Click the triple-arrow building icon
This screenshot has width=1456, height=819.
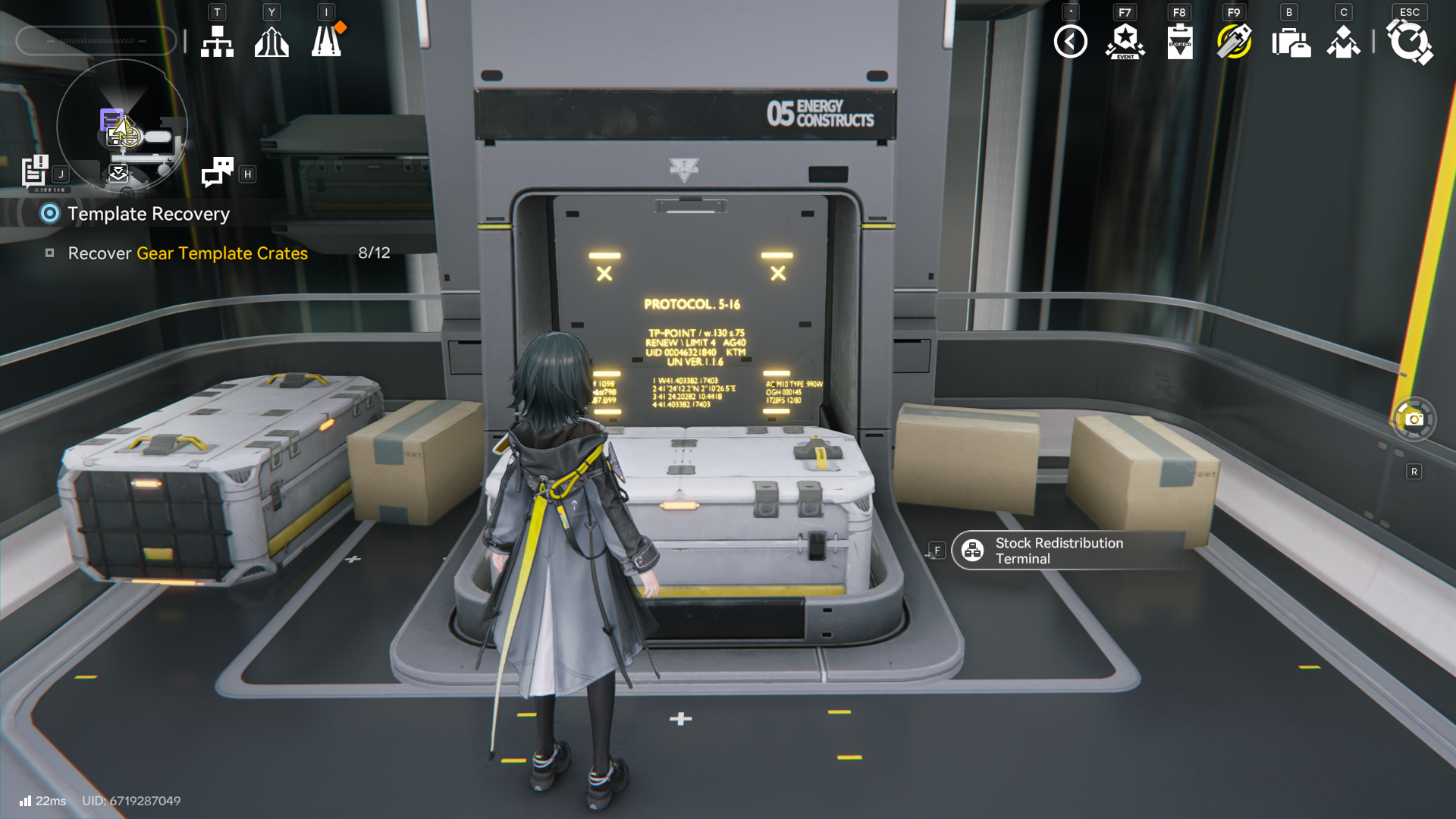[271, 42]
